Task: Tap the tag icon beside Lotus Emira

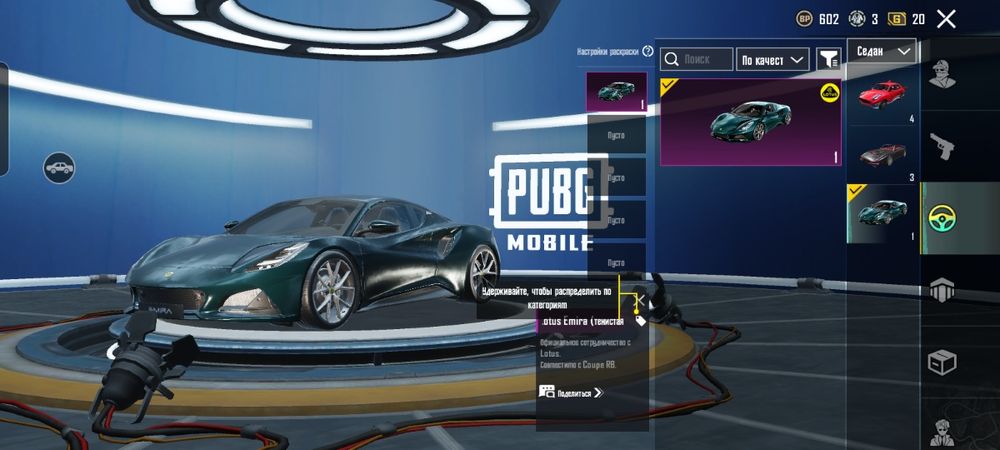Action: (x=640, y=321)
